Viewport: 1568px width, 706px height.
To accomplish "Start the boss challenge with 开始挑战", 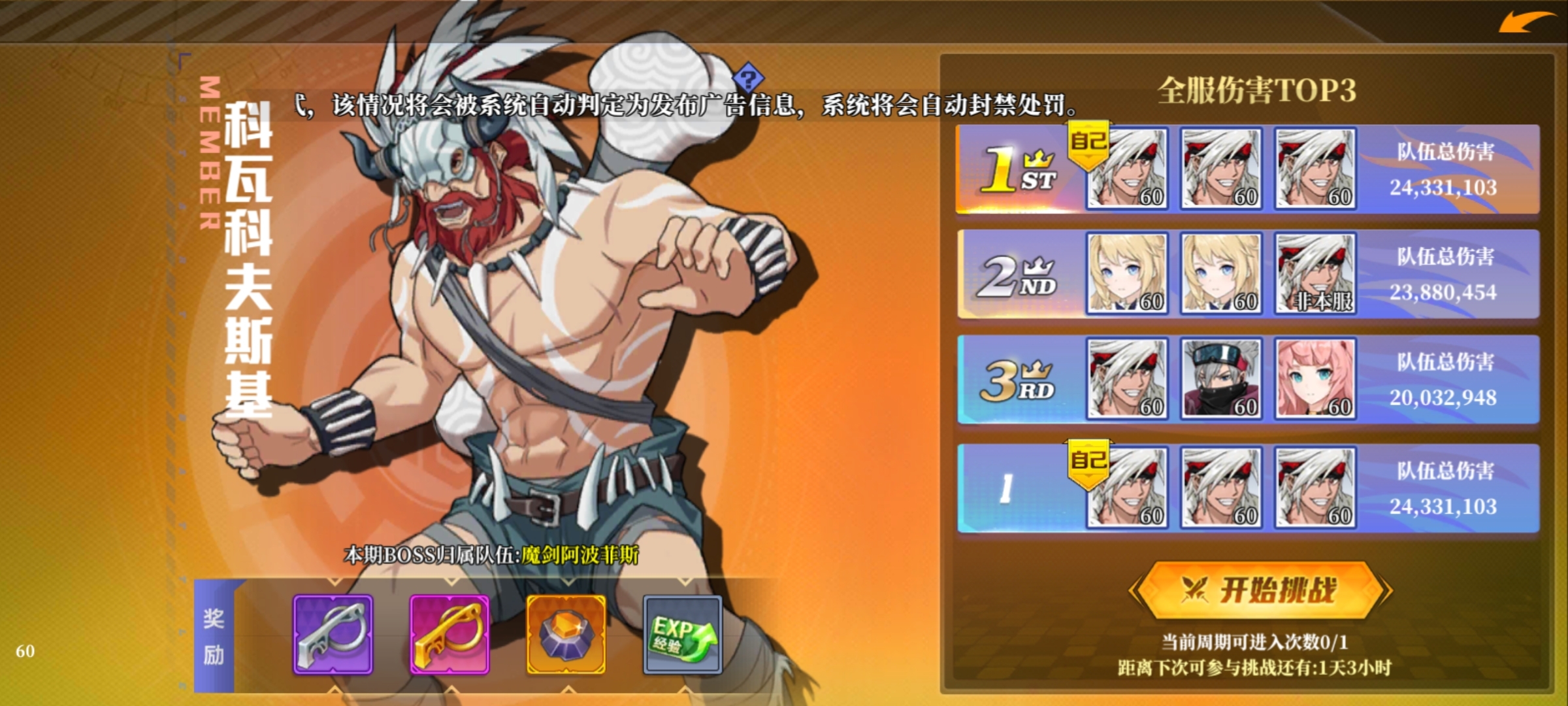I will coord(1260,590).
